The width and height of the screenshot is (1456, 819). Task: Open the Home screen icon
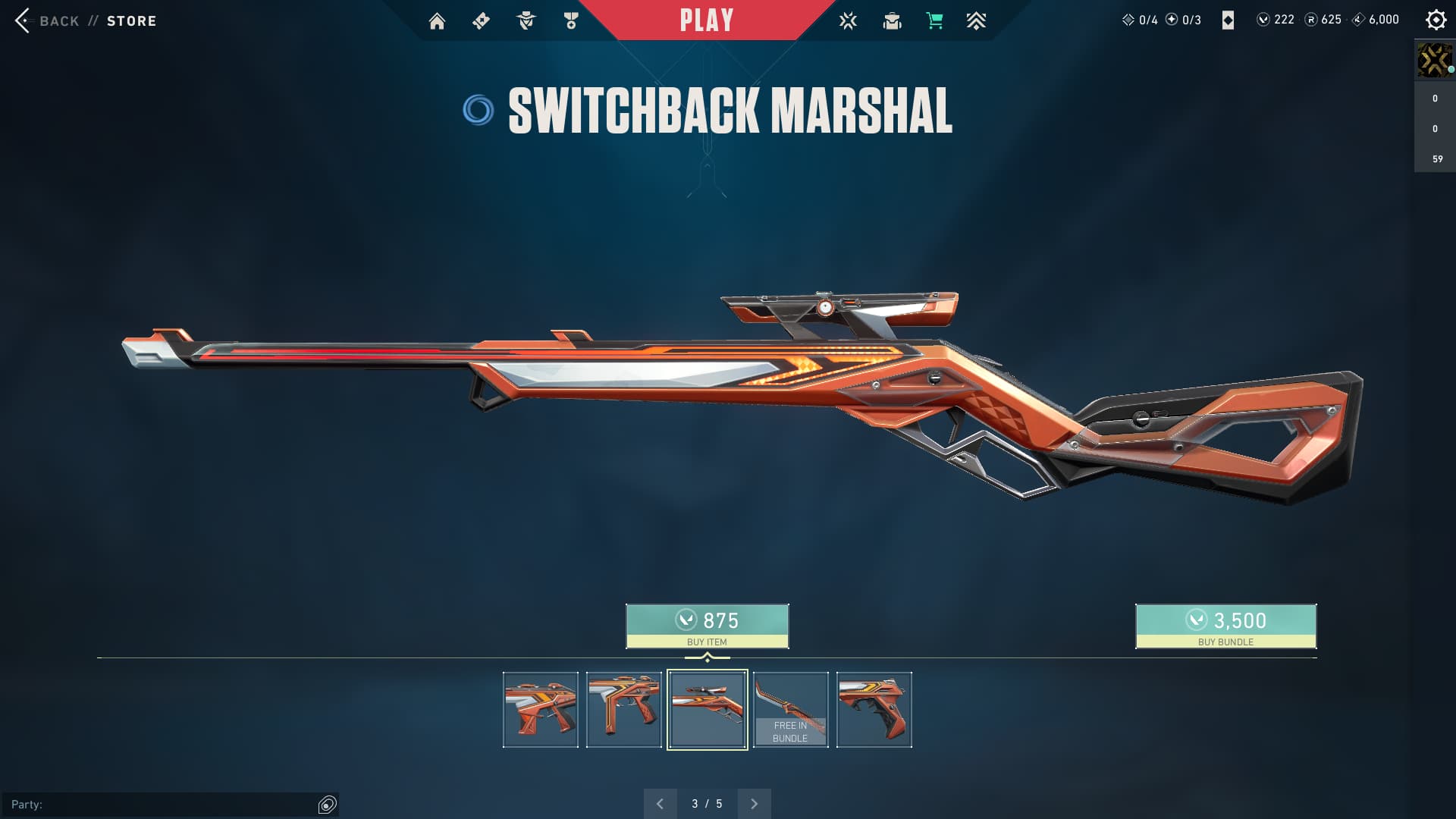pyautogui.click(x=437, y=21)
